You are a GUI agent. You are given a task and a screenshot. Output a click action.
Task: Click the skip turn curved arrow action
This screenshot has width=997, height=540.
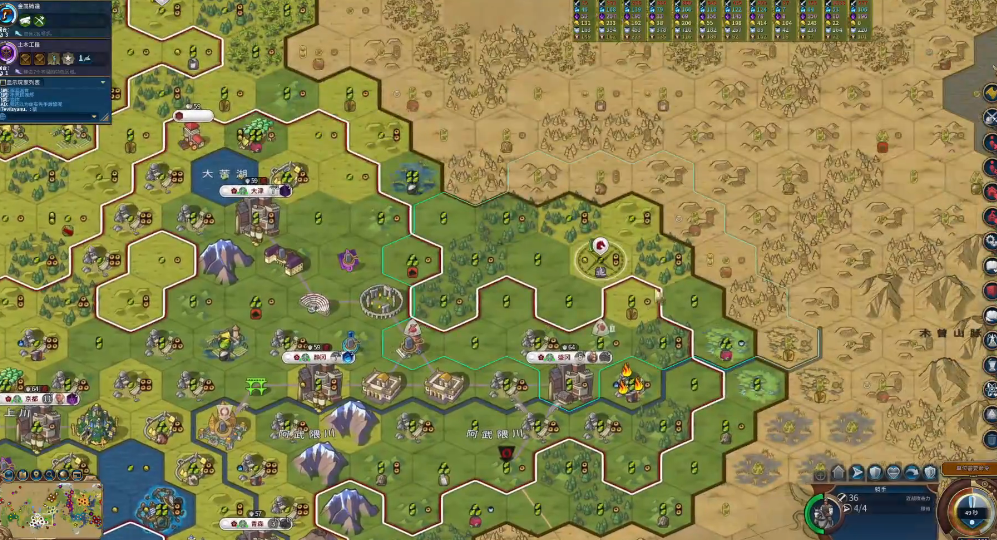[x=911, y=472]
